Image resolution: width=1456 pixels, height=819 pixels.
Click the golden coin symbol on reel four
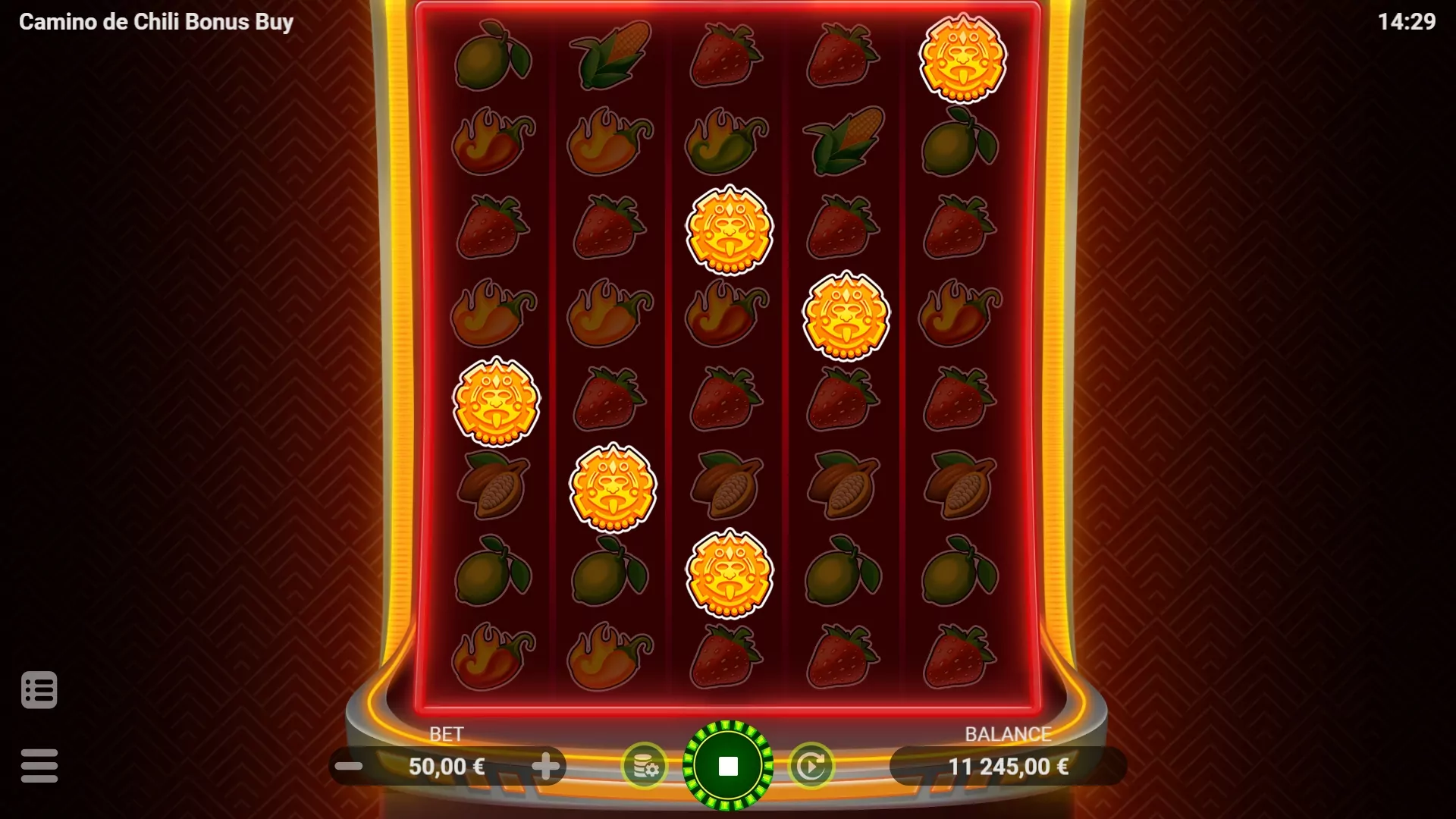(845, 317)
